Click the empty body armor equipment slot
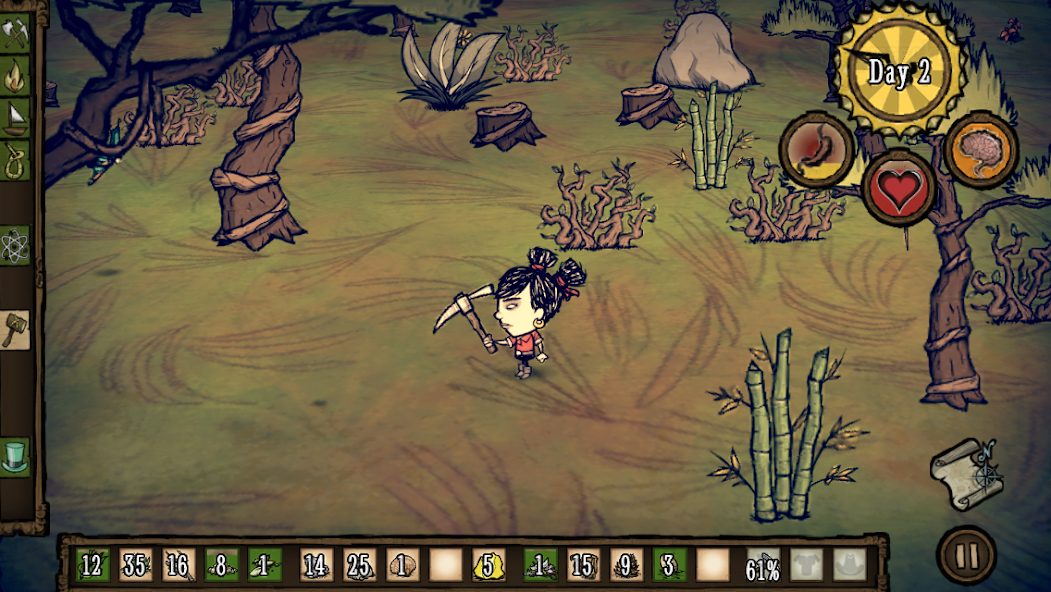 (x=806, y=566)
